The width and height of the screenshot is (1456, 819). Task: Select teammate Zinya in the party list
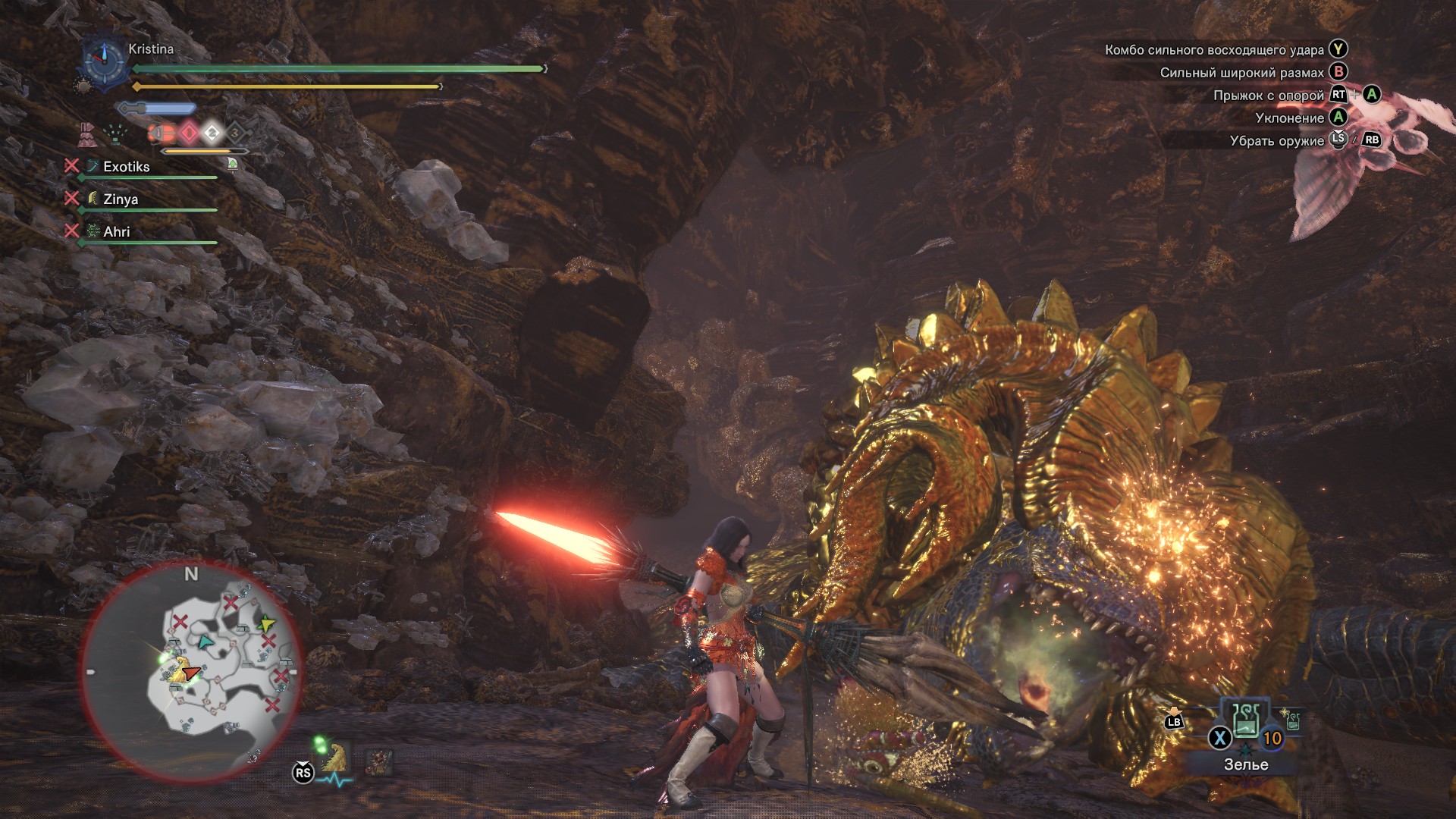(123, 198)
